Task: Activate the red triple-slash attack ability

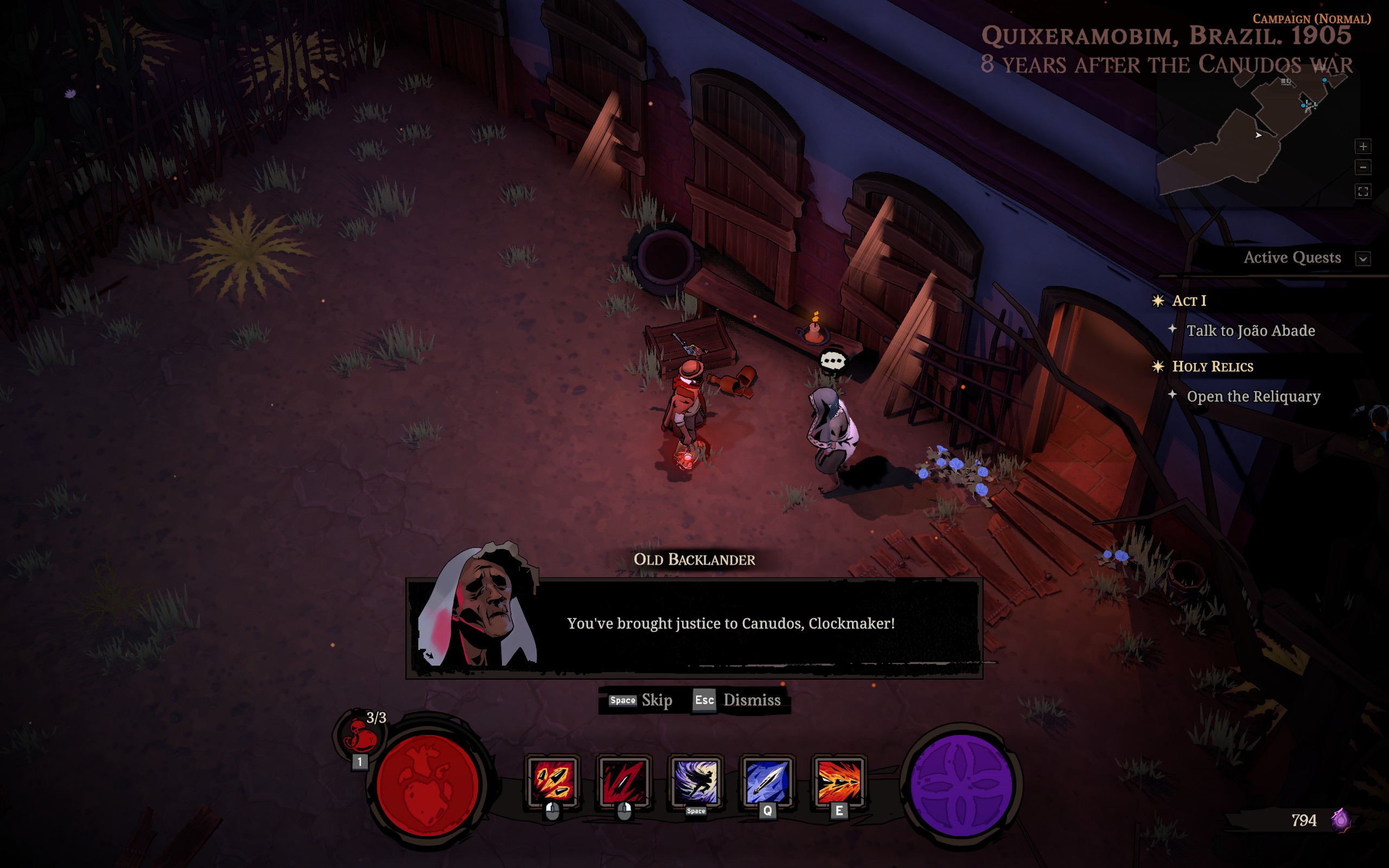Action: pyautogui.click(x=552, y=781)
